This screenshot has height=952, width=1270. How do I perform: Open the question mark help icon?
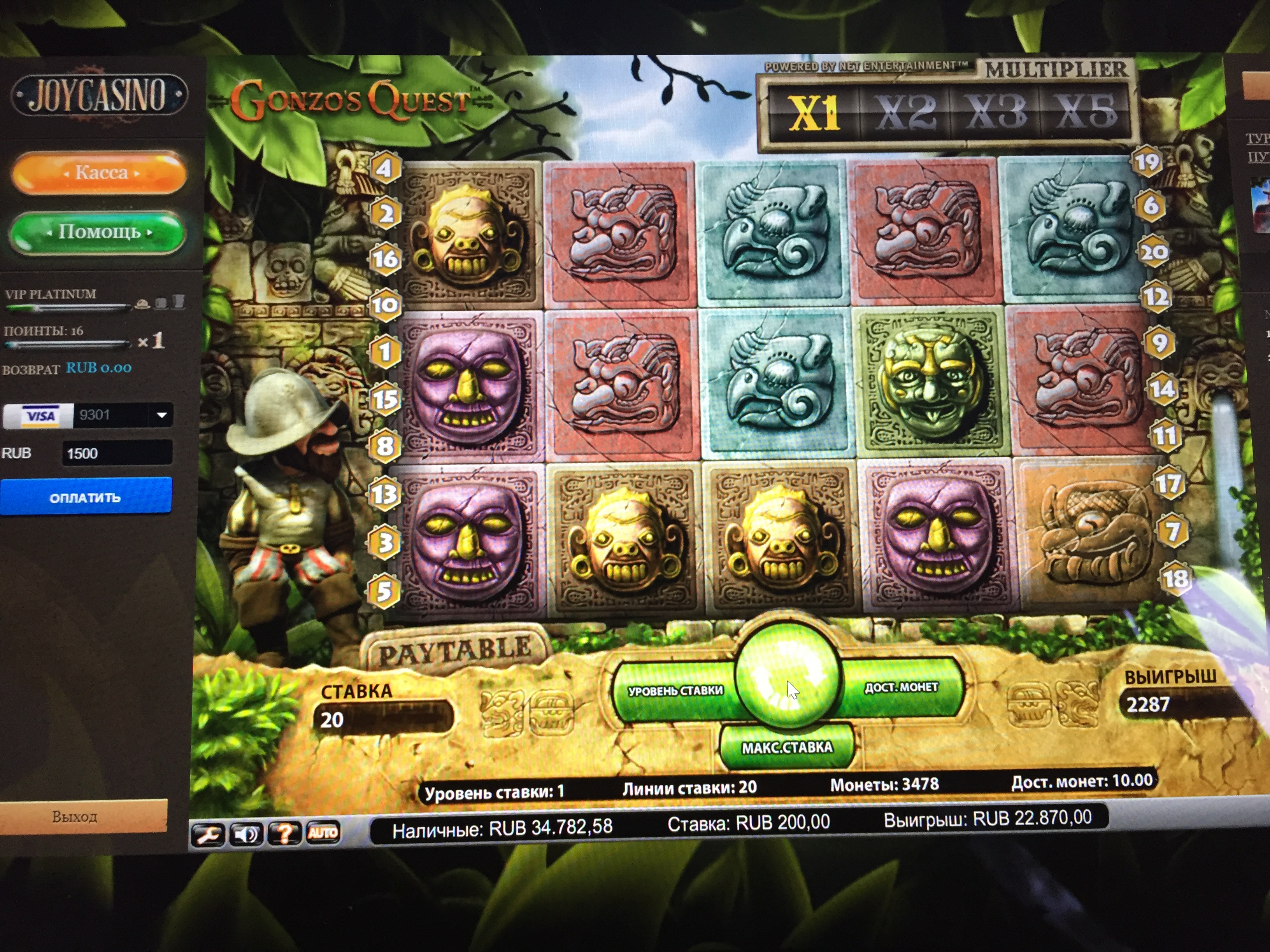tap(284, 833)
